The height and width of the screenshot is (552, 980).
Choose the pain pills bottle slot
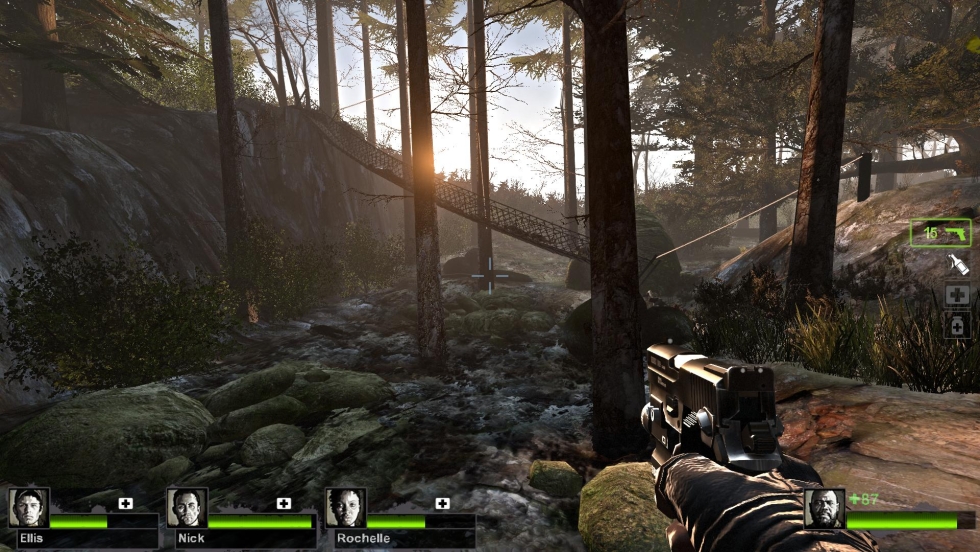click(957, 325)
